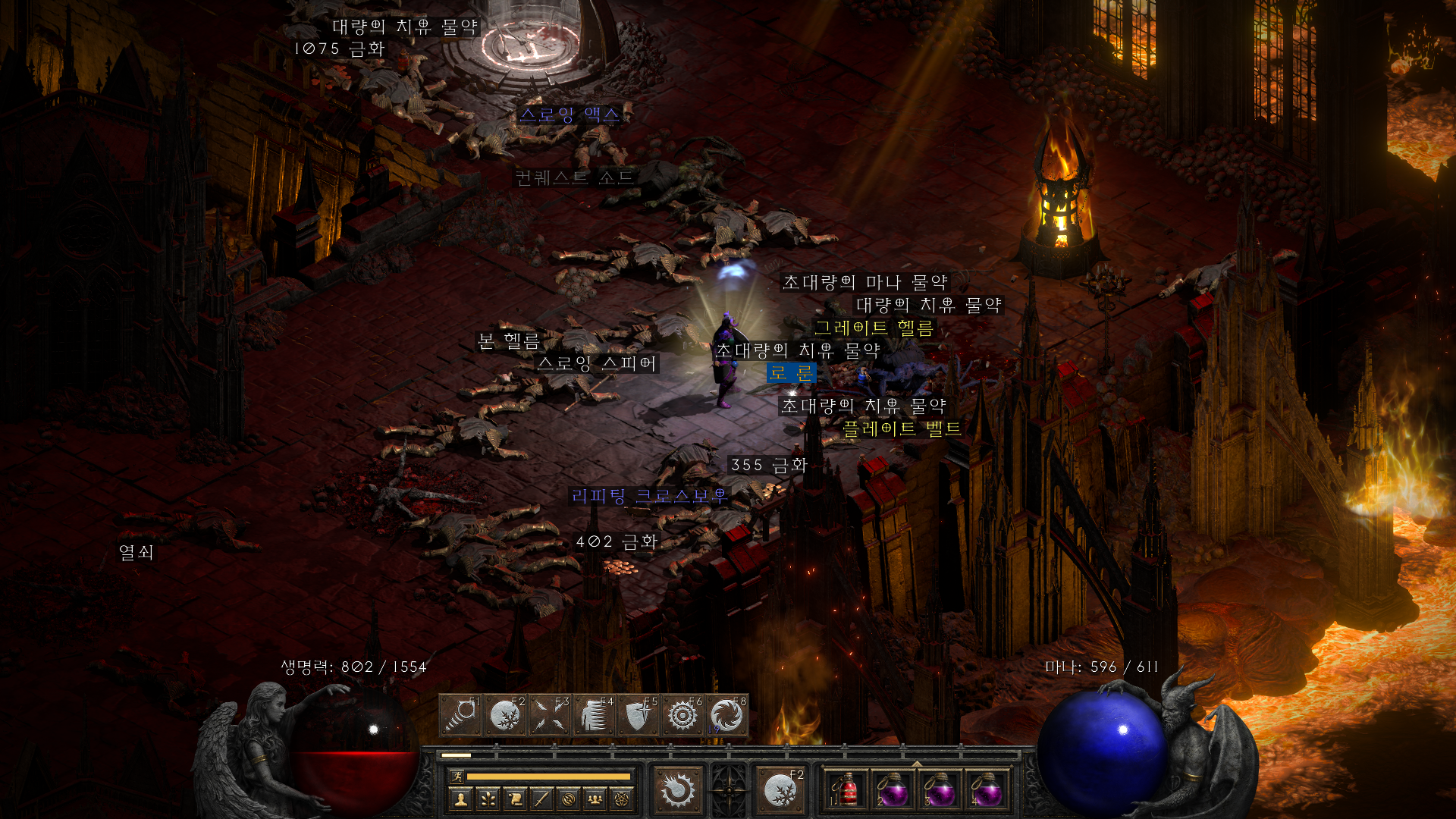
Task: Open the right-click frost orb skill selector
Action: tap(780, 790)
